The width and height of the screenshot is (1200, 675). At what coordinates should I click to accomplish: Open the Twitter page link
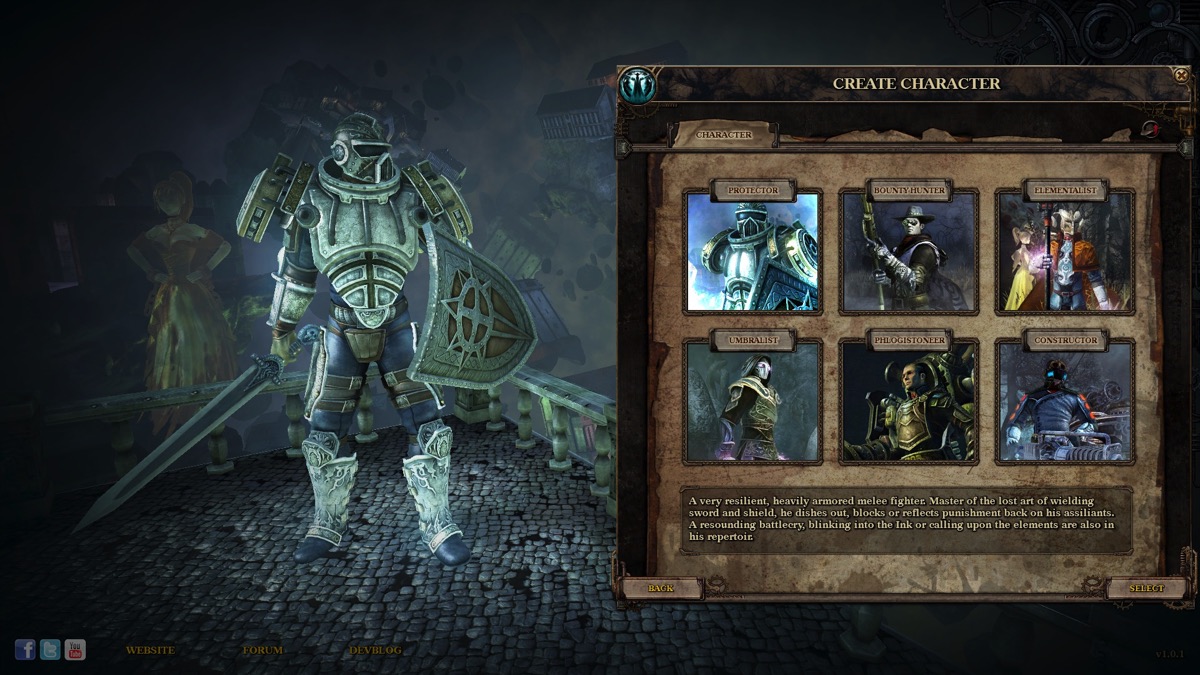50,650
